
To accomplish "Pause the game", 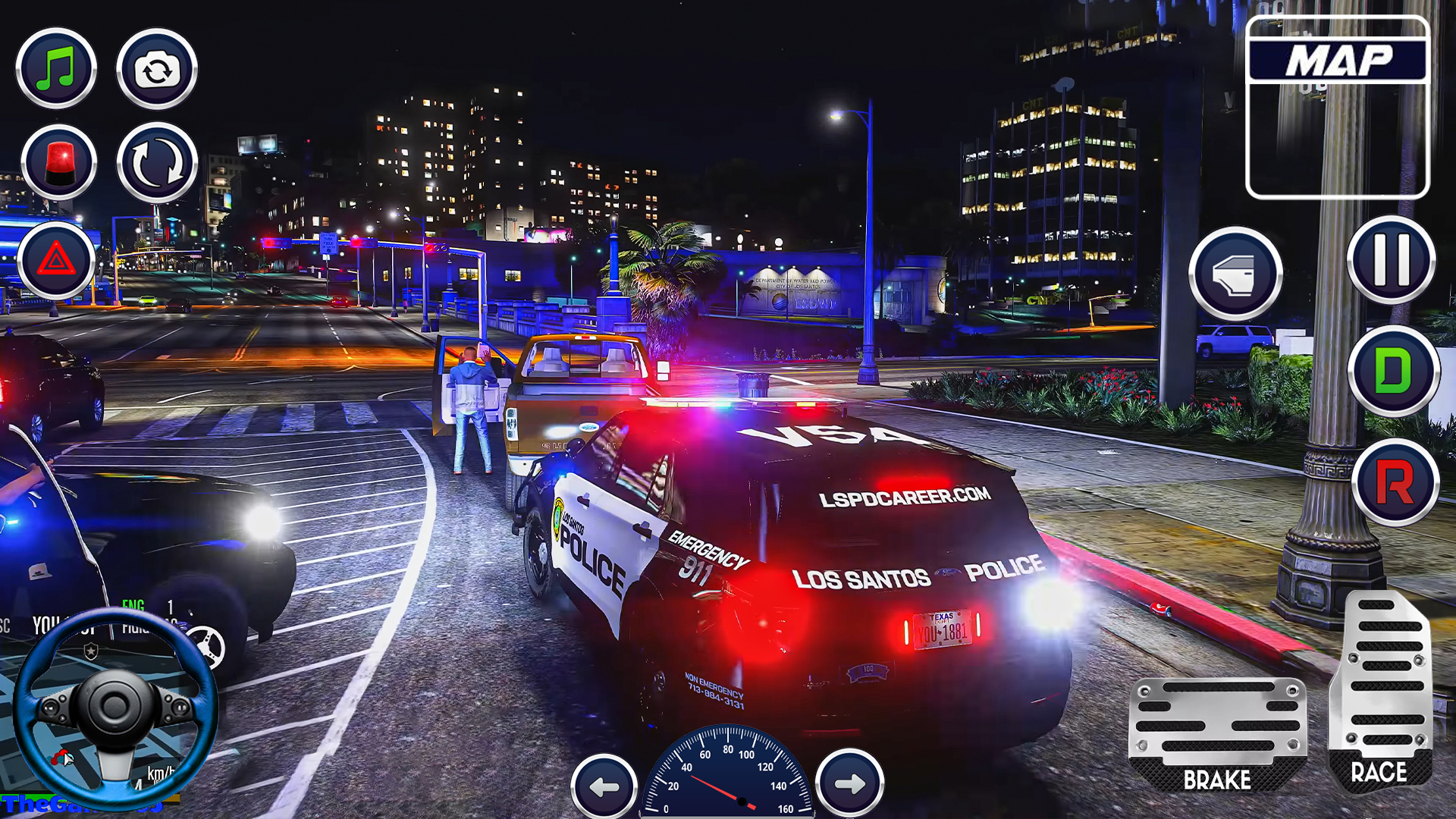I will tap(1391, 260).
